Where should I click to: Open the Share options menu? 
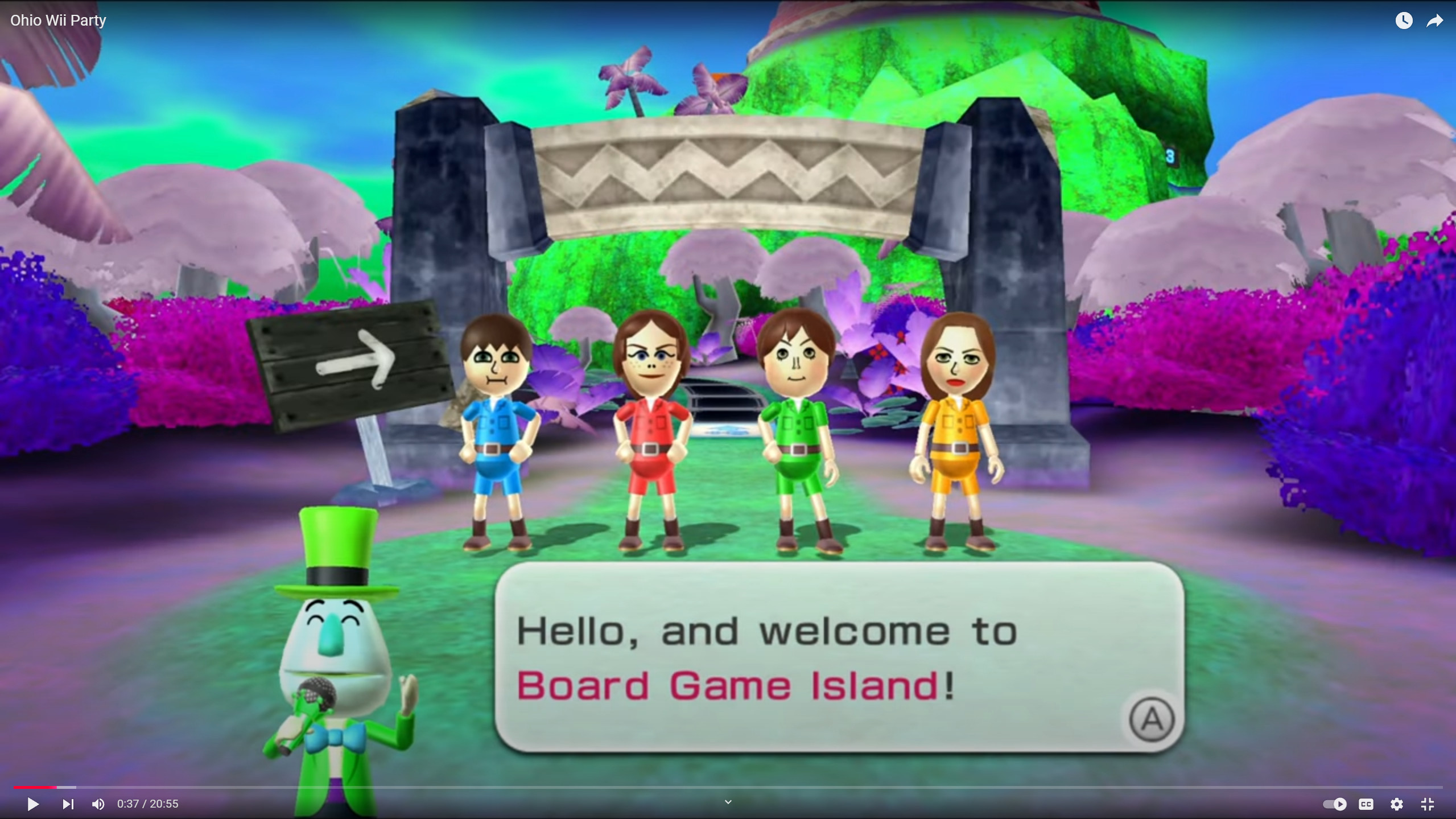(x=1434, y=20)
